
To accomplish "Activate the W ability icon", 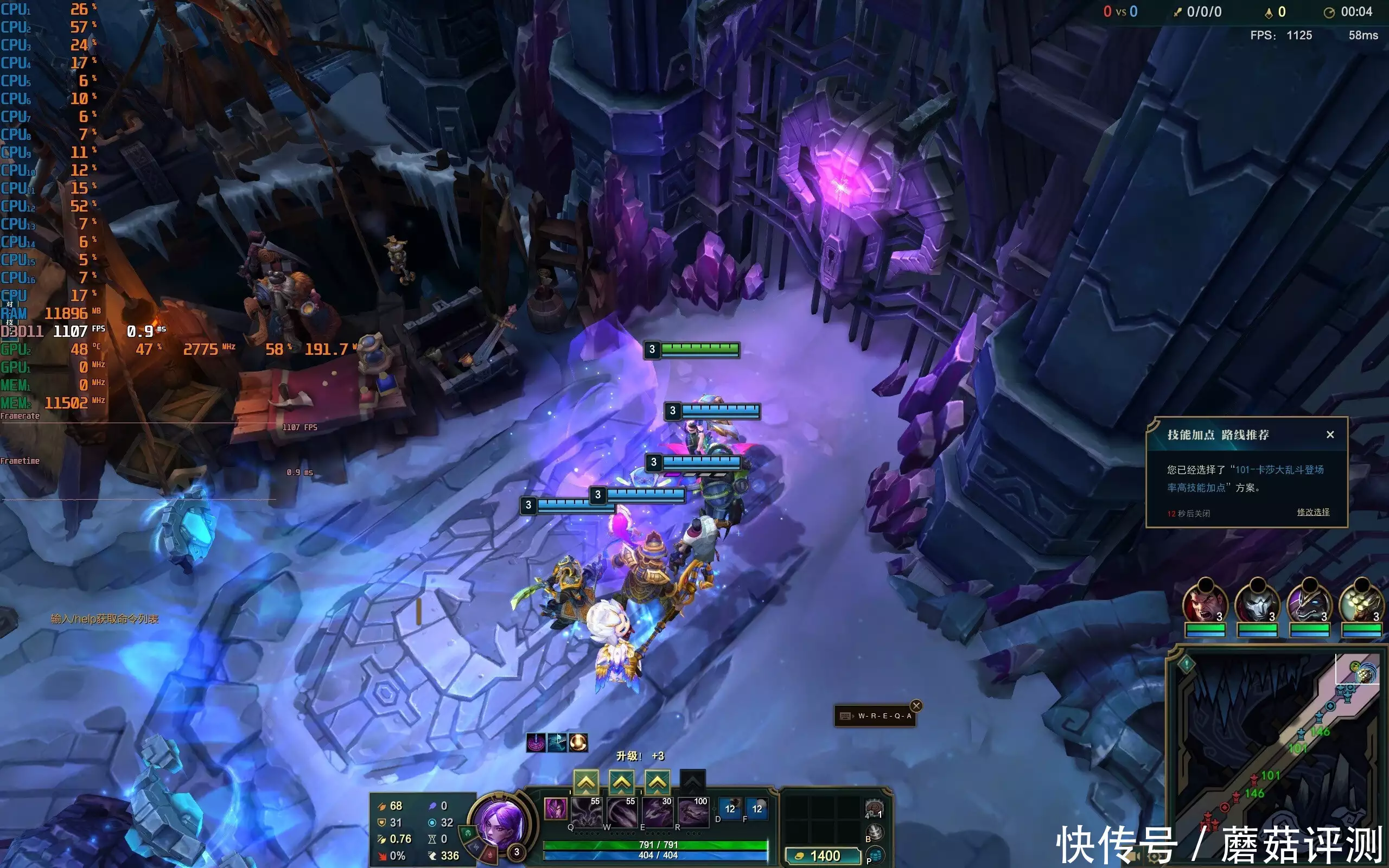I will (622, 812).
